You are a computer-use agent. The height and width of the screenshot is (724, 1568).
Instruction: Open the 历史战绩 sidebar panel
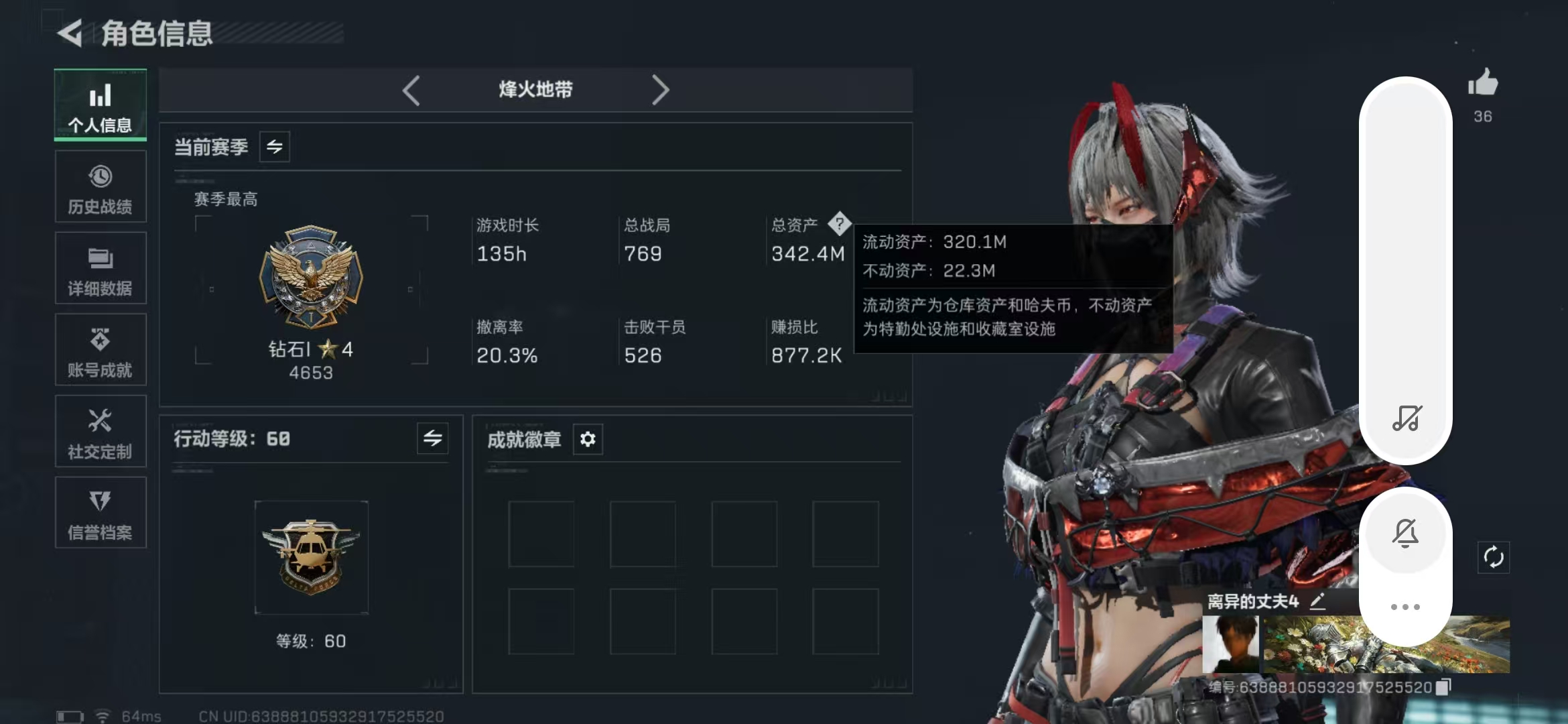(101, 186)
